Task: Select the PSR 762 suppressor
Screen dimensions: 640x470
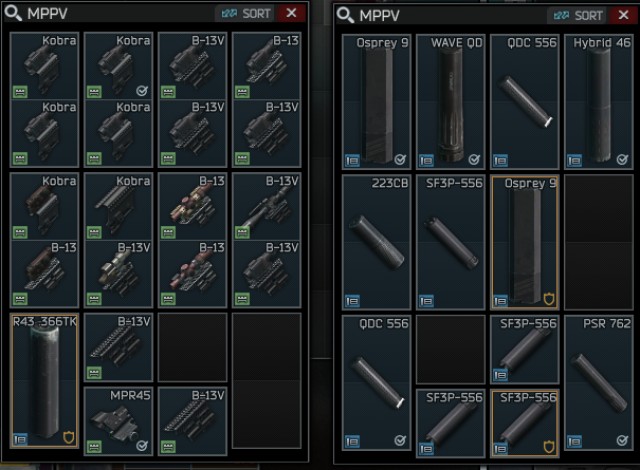Action: click(x=599, y=382)
